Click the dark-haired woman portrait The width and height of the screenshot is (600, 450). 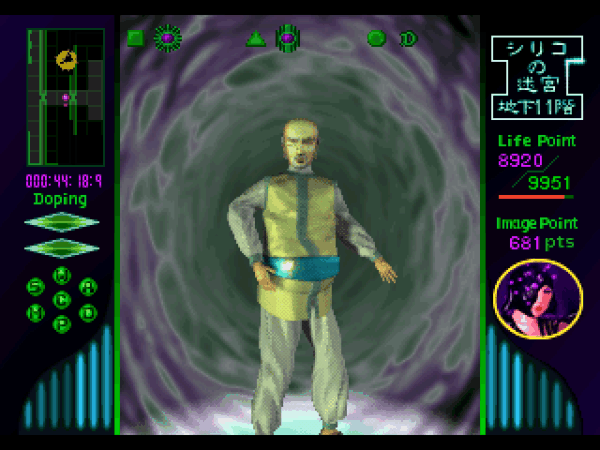point(538,299)
